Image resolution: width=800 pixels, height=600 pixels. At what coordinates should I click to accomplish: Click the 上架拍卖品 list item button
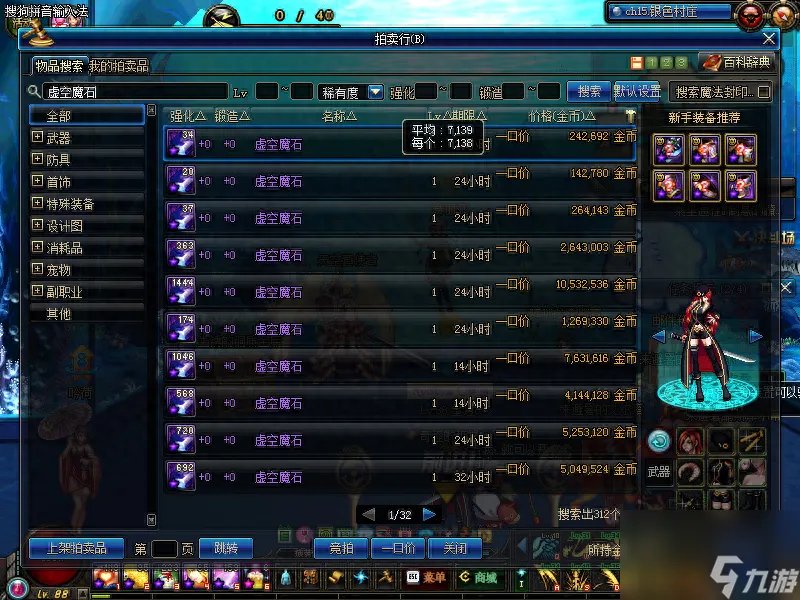click(x=76, y=548)
